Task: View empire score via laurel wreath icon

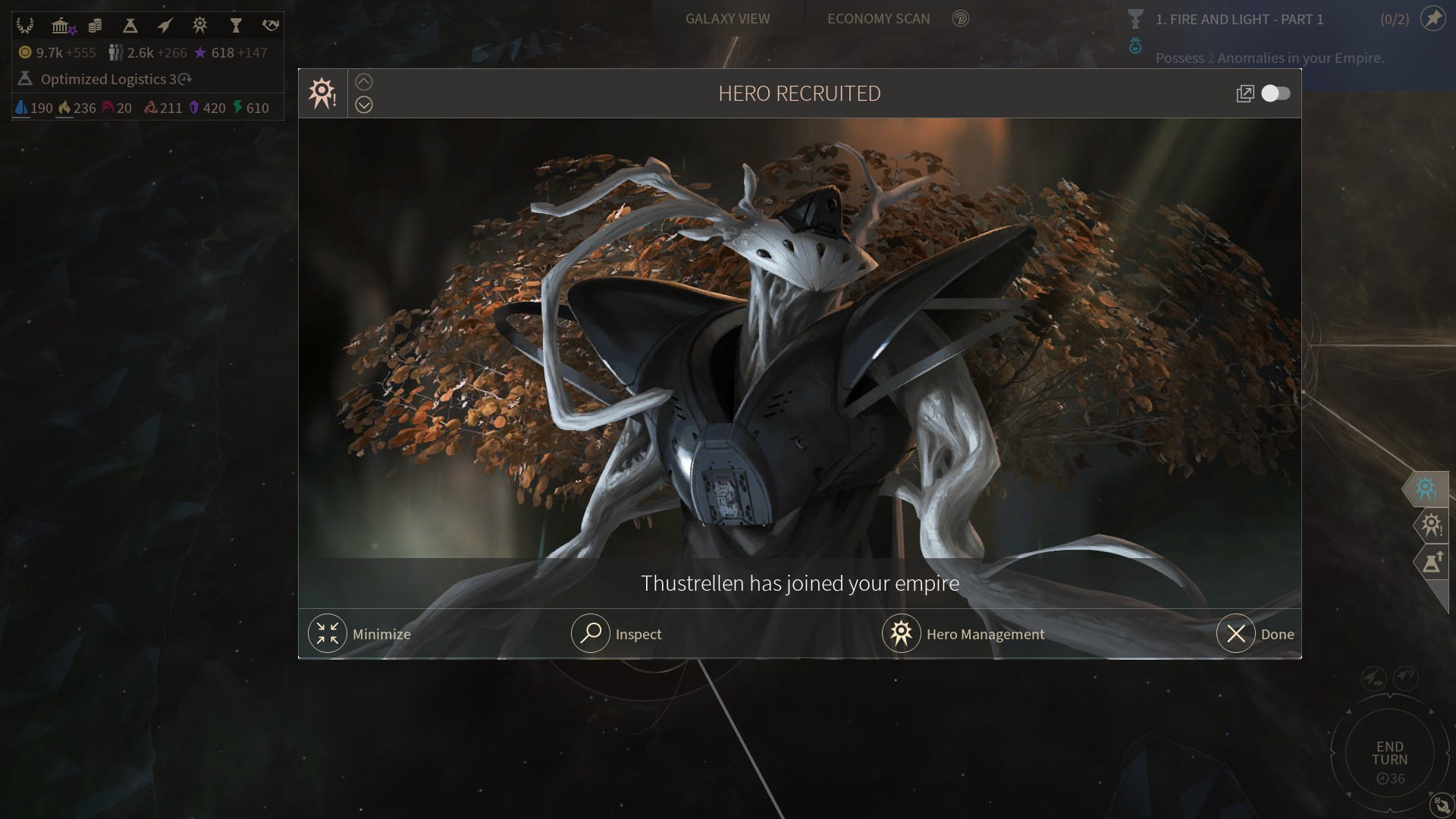Action: tap(25, 25)
